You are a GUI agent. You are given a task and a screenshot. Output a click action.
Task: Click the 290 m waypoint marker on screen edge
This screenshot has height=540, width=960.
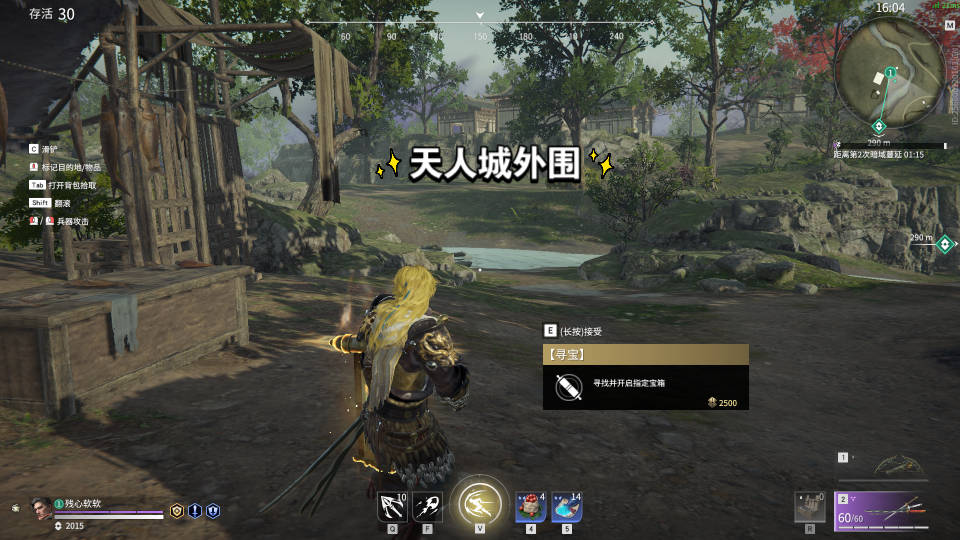click(944, 241)
